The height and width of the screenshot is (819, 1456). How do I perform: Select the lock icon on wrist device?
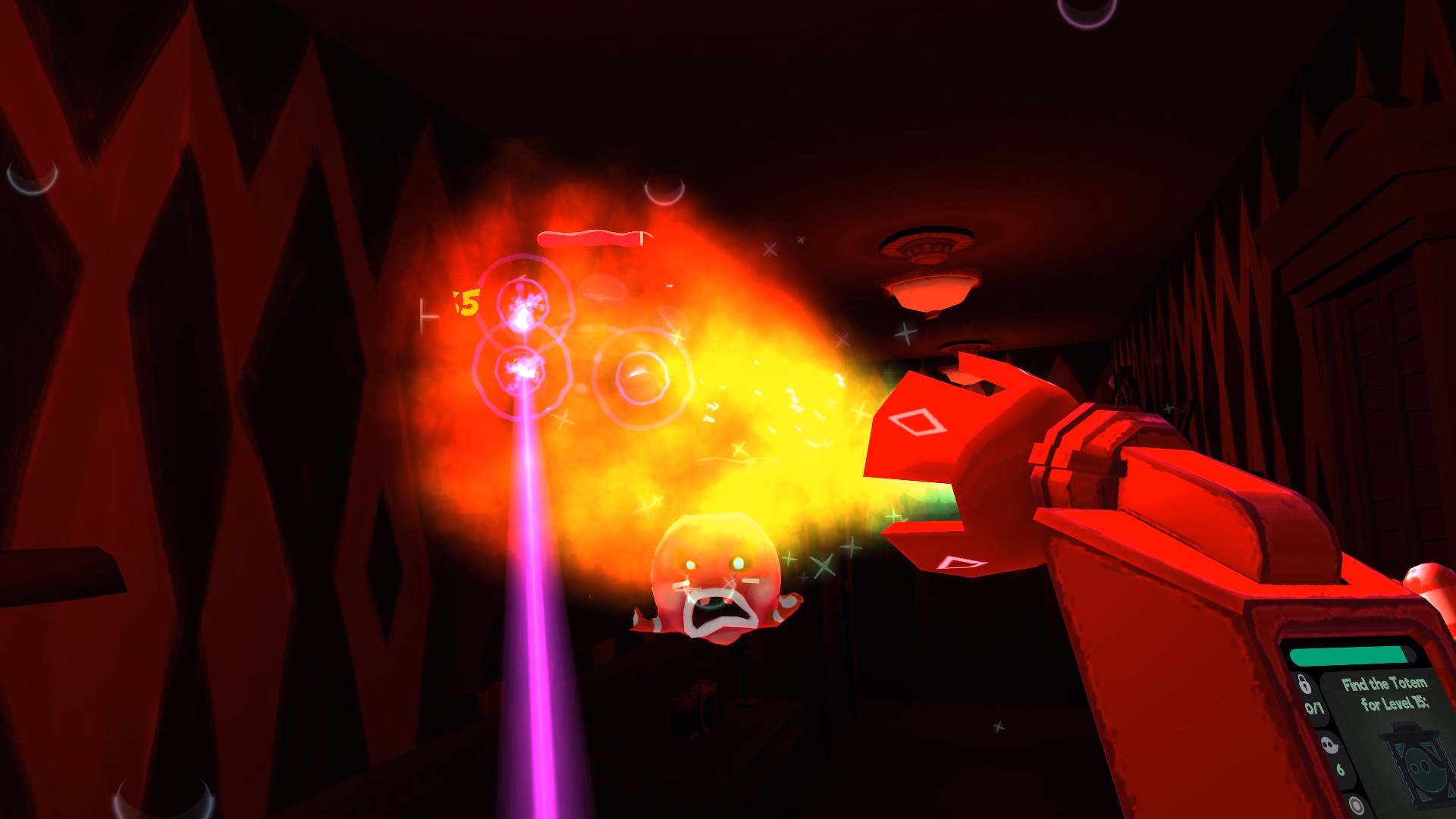pos(1304,682)
